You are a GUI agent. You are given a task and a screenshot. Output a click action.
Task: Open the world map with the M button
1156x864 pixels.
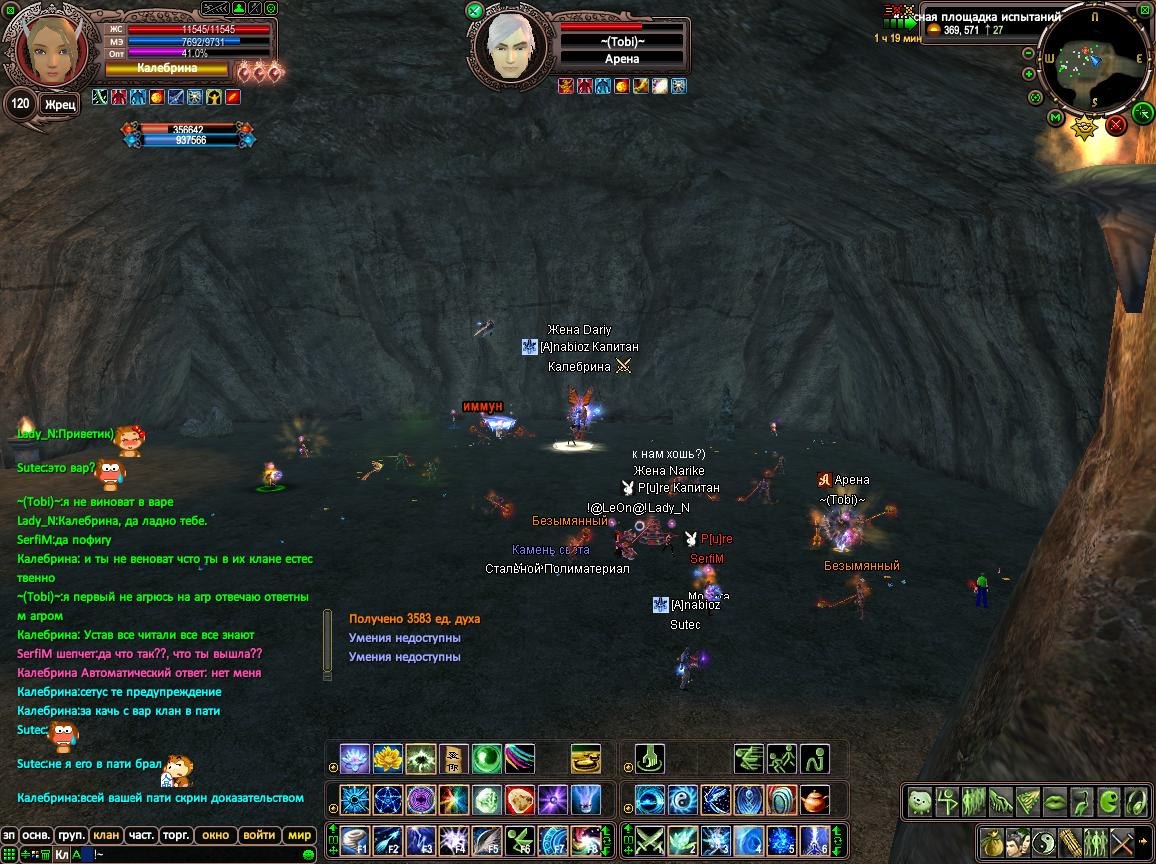[x=1055, y=118]
